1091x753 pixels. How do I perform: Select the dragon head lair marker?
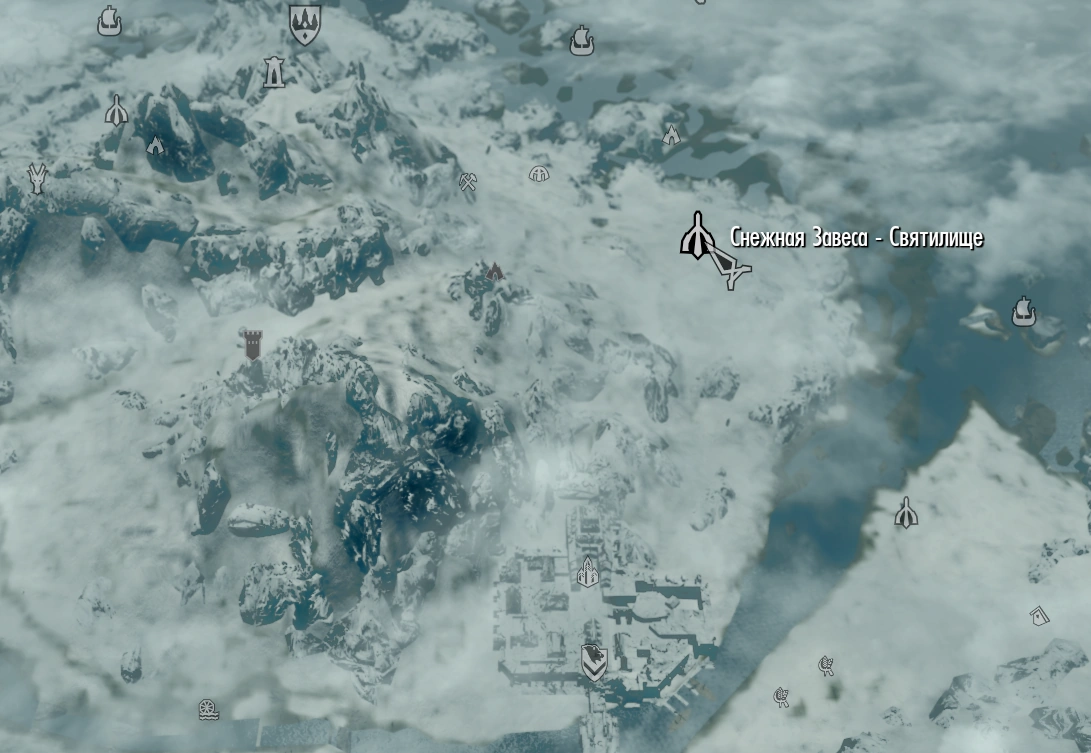click(38, 177)
